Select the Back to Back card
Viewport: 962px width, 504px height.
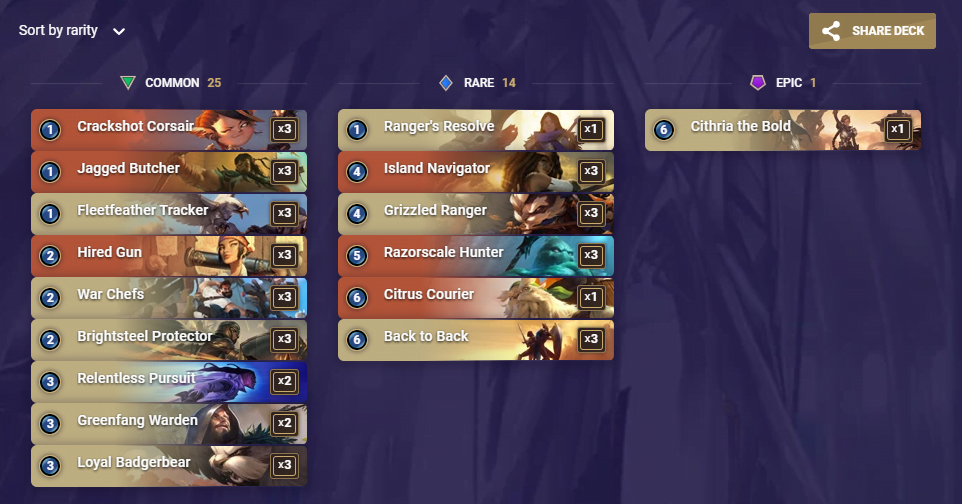pos(476,339)
